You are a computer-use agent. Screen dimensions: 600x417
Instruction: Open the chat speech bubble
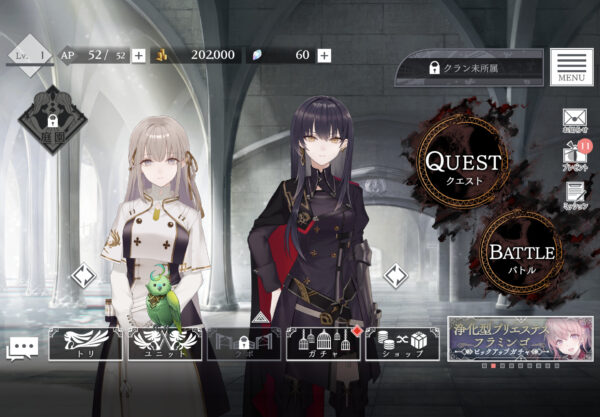click(x=22, y=347)
